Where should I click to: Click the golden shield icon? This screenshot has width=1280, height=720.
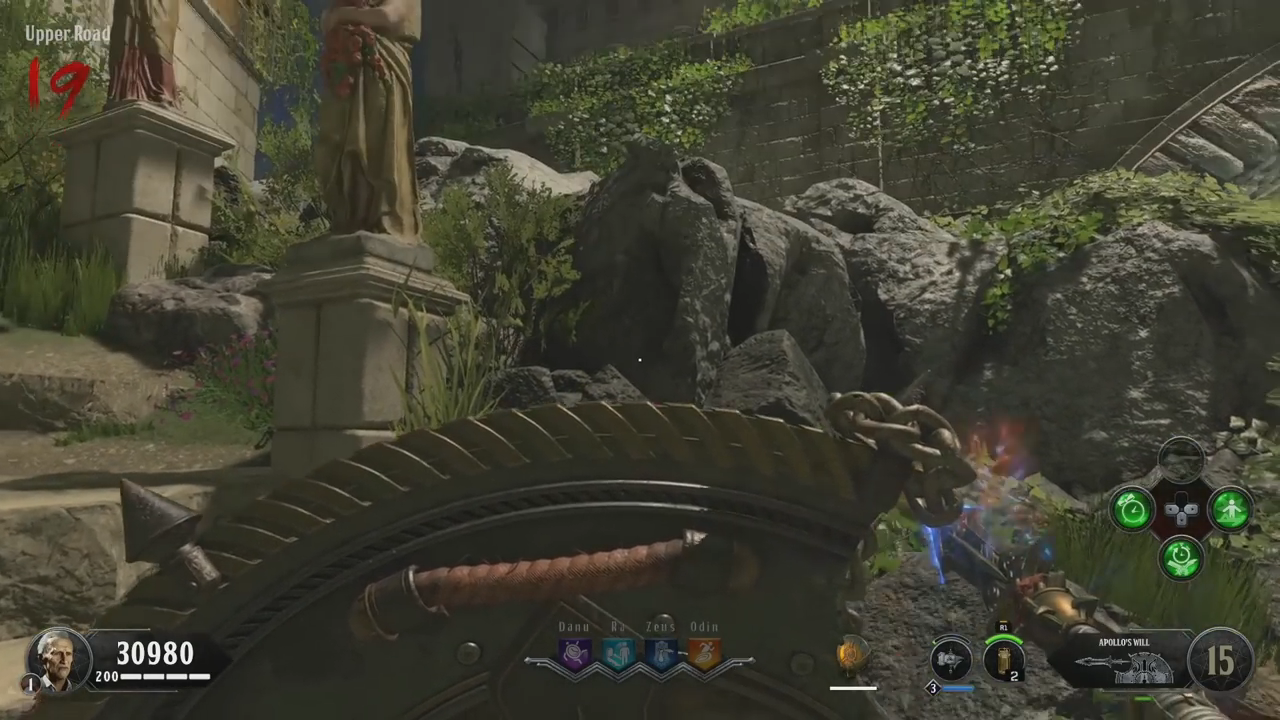(x=852, y=656)
